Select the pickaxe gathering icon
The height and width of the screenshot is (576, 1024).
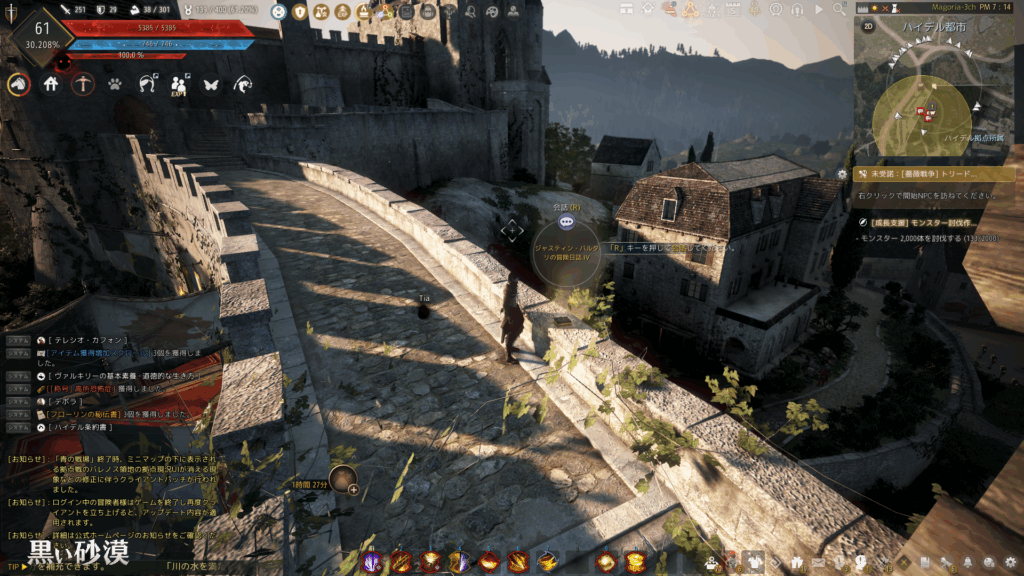83,85
